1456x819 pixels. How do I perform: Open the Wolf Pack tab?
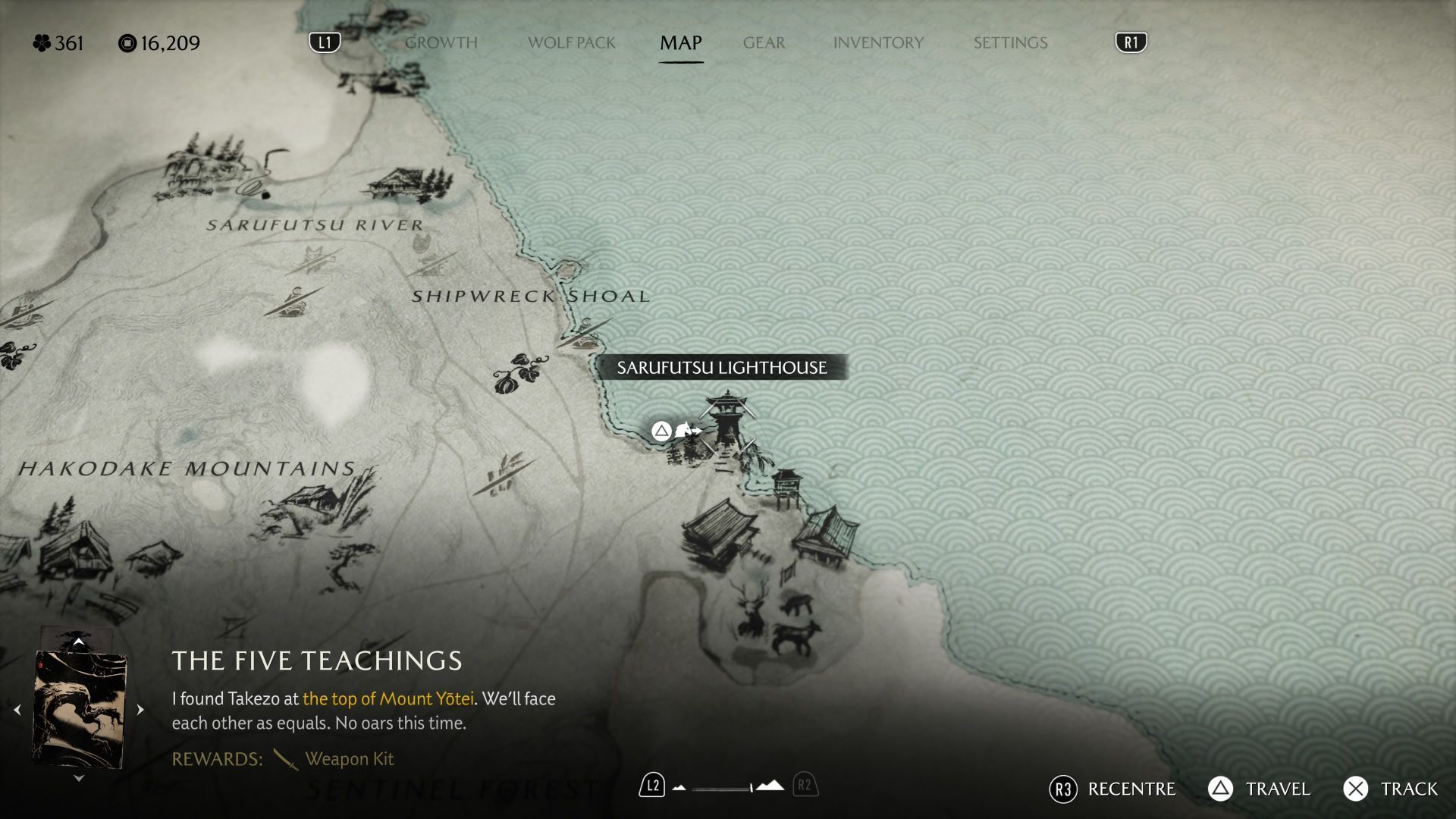pos(571,43)
